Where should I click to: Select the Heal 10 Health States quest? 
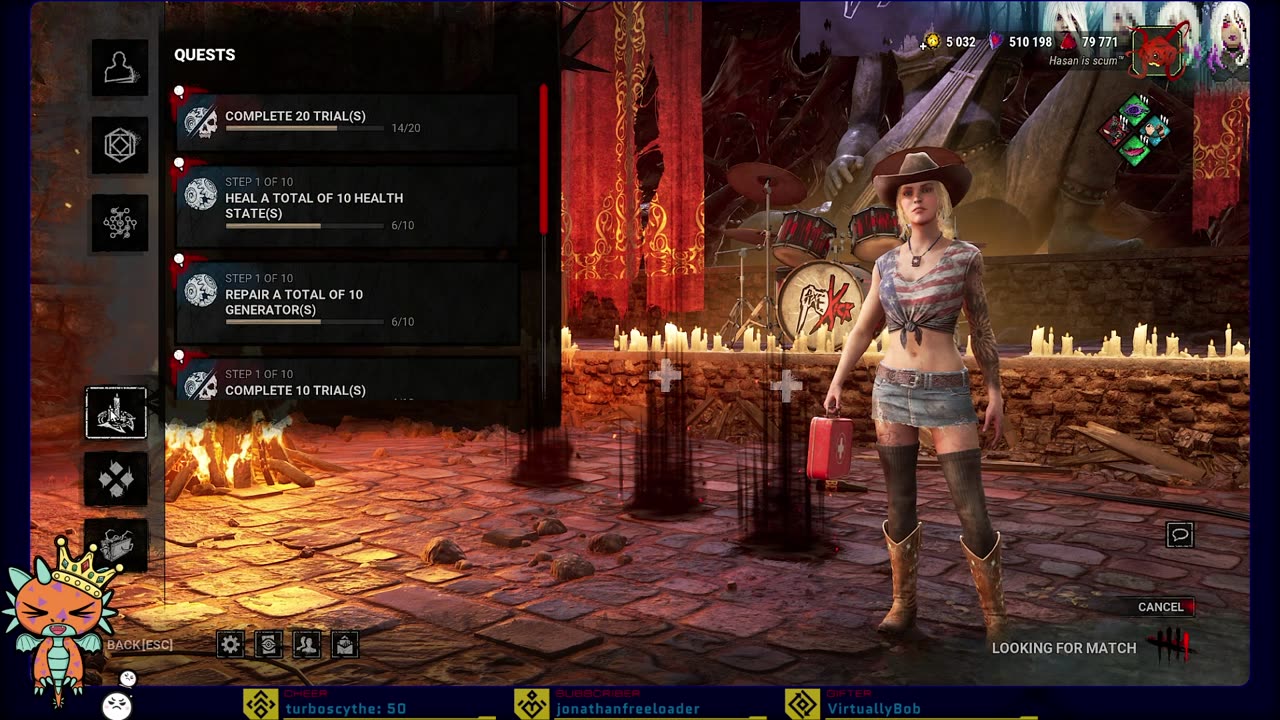click(347, 206)
